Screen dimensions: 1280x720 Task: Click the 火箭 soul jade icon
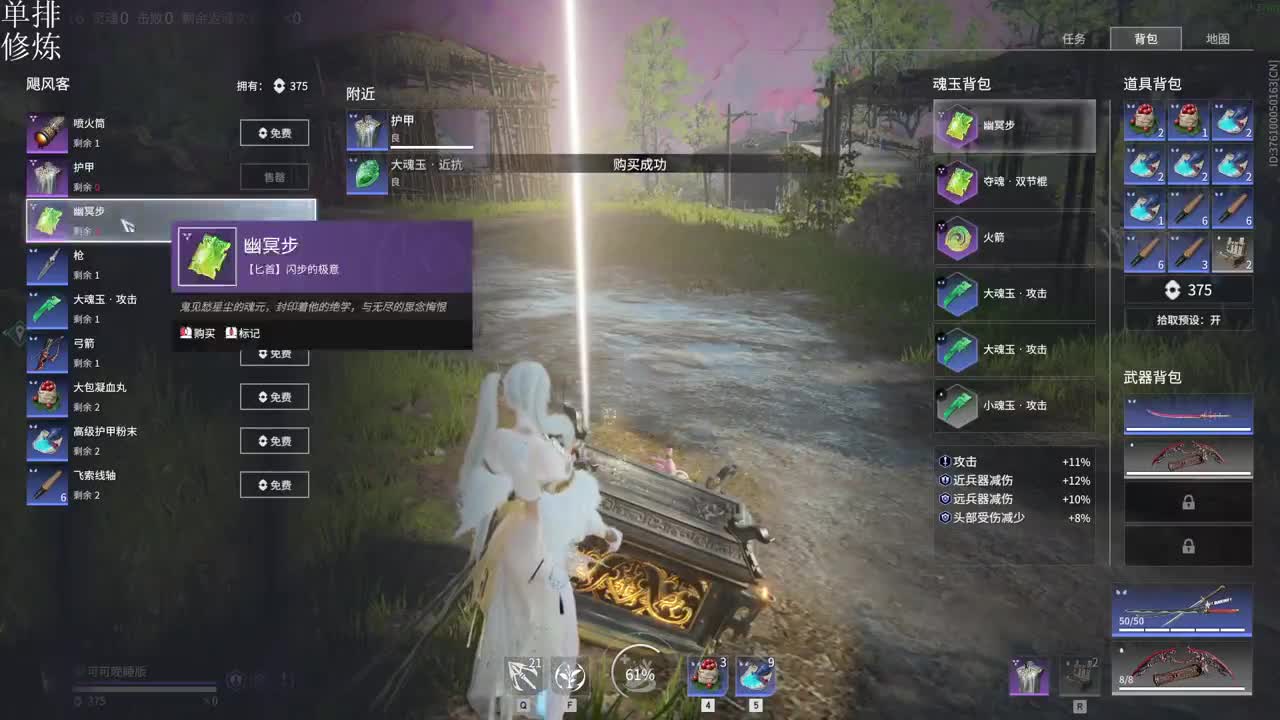point(956,238)
